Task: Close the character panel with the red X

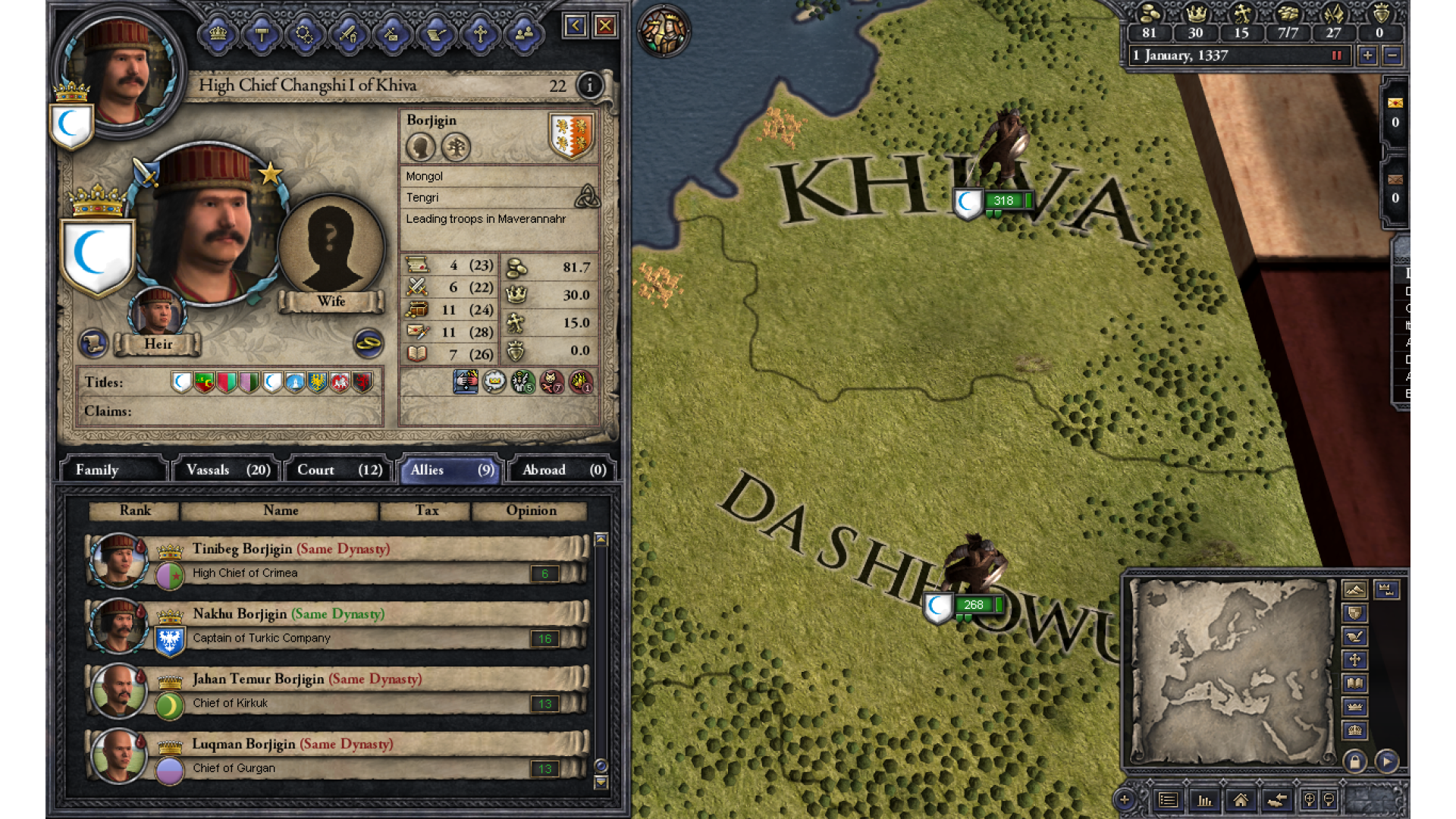Action: (x=605, y=27)
